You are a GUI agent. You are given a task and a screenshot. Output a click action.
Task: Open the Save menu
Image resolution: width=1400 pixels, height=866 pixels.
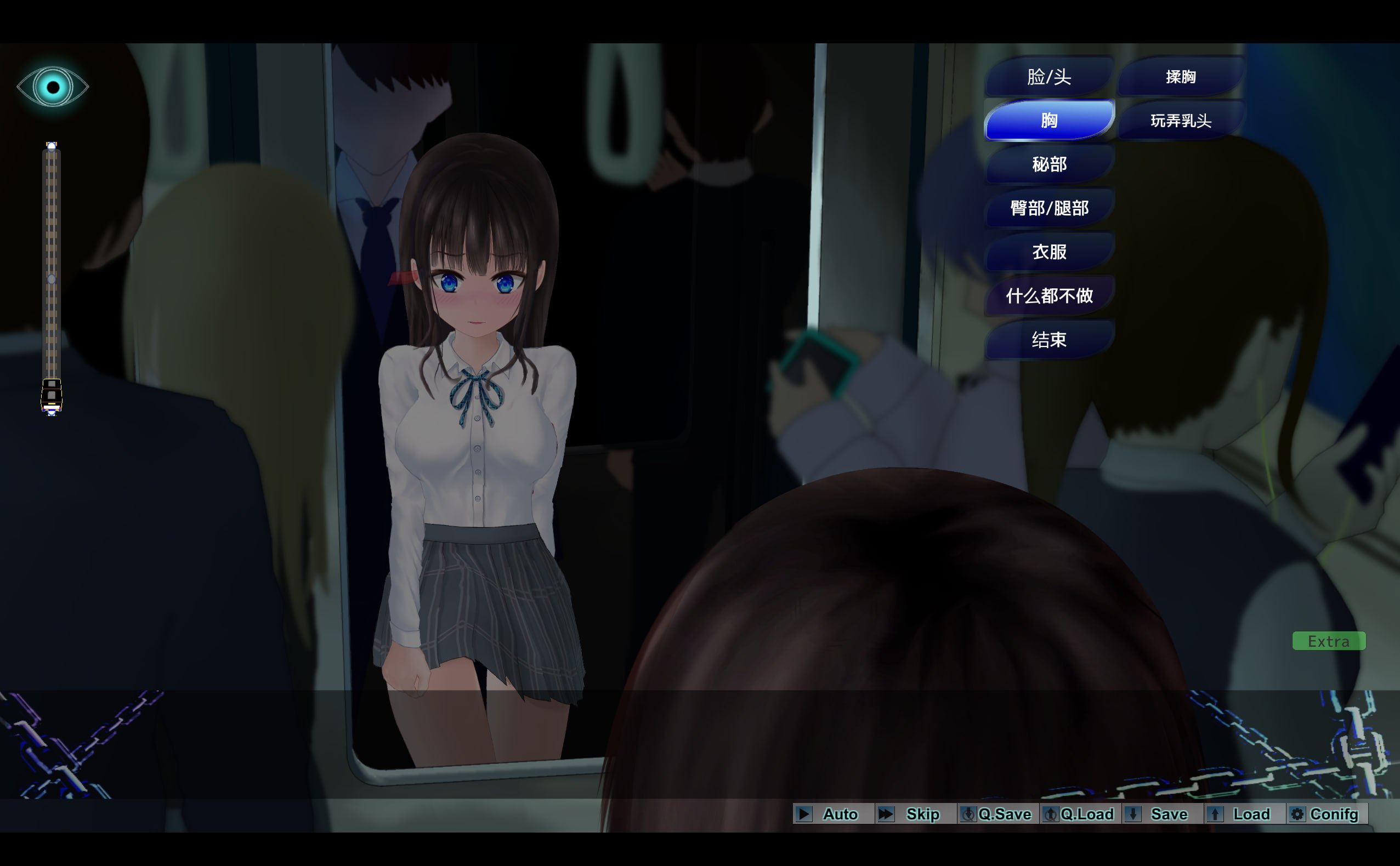[1162, 814]
